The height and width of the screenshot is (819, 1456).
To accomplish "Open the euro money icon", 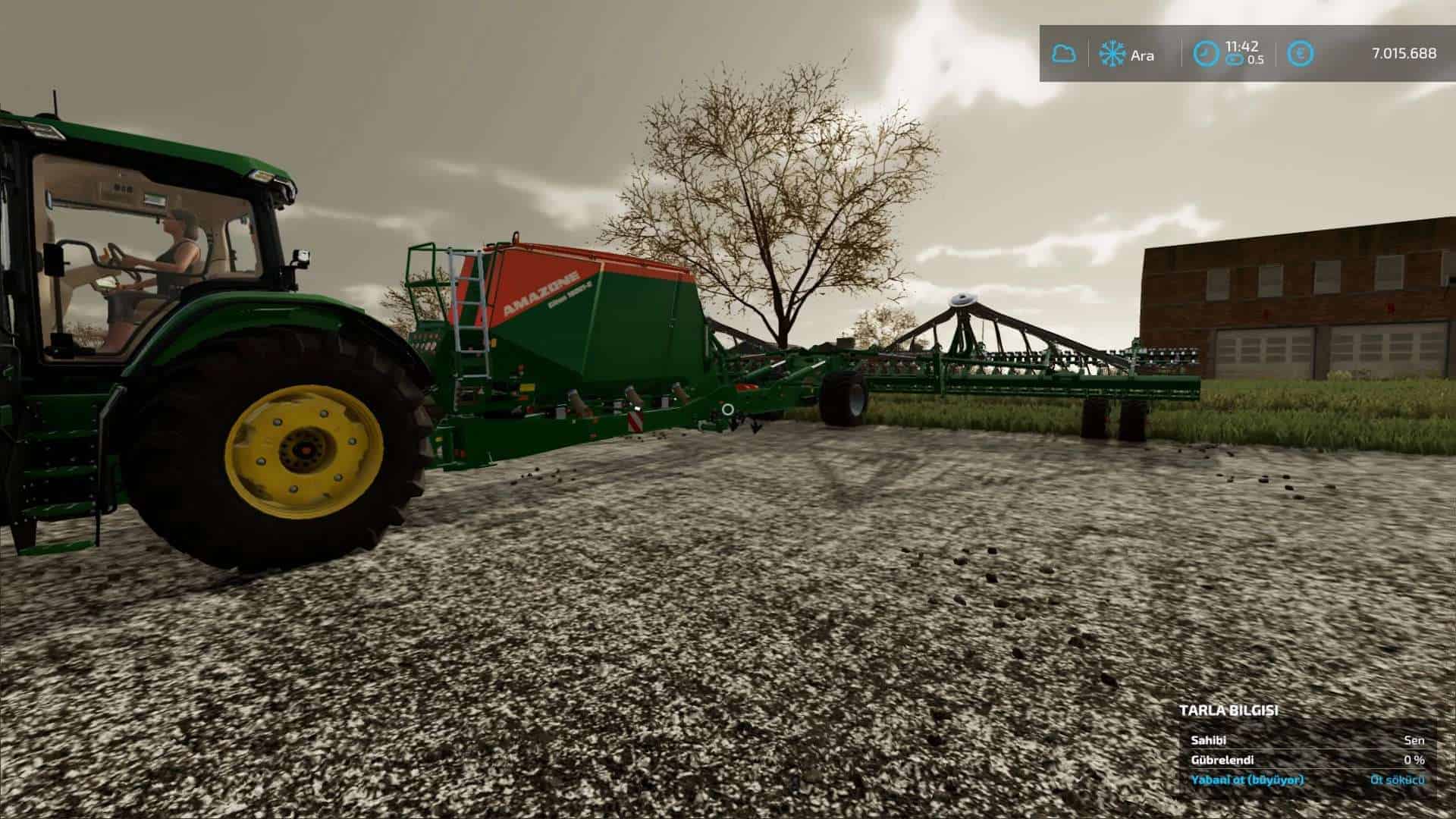I will click(x=1301, y=54).
